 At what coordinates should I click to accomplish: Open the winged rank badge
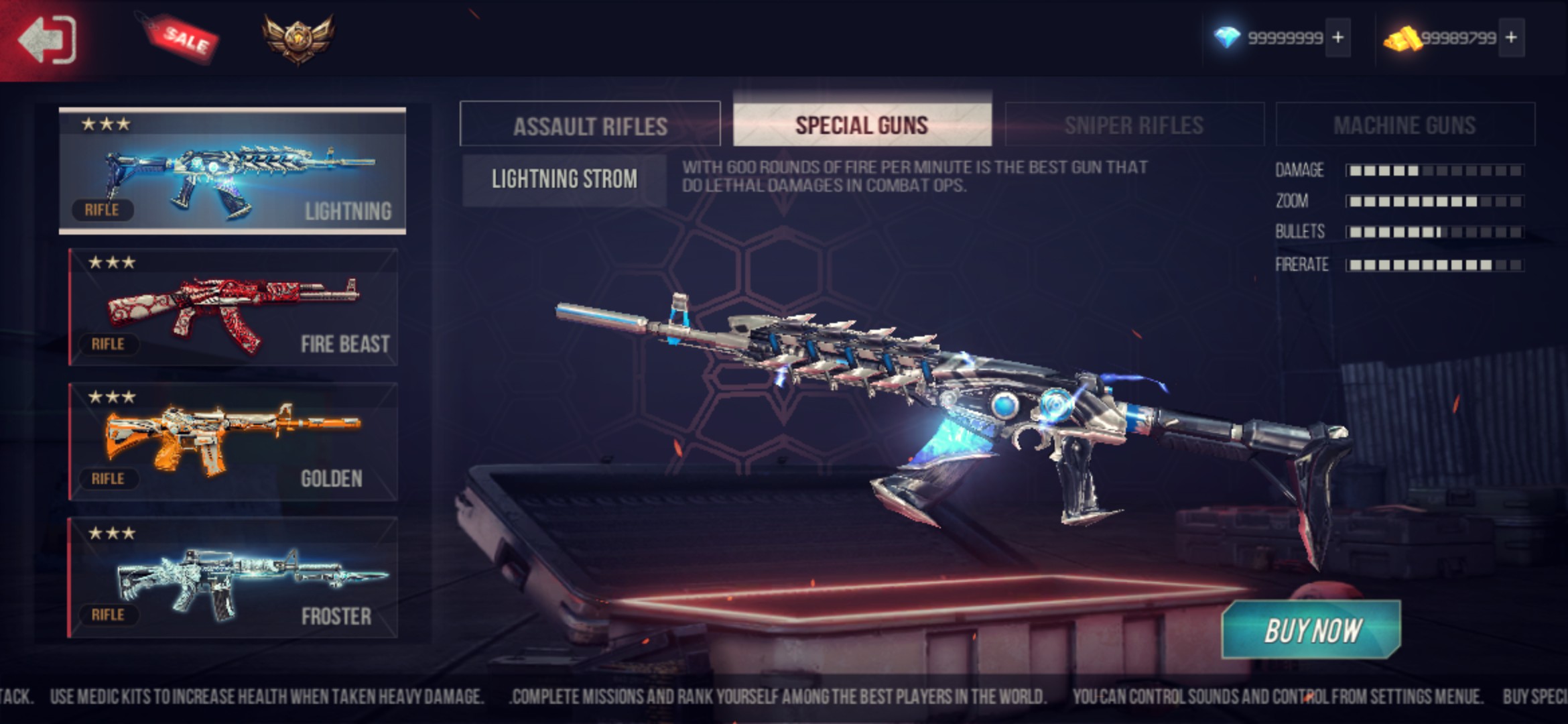(298, 38)
